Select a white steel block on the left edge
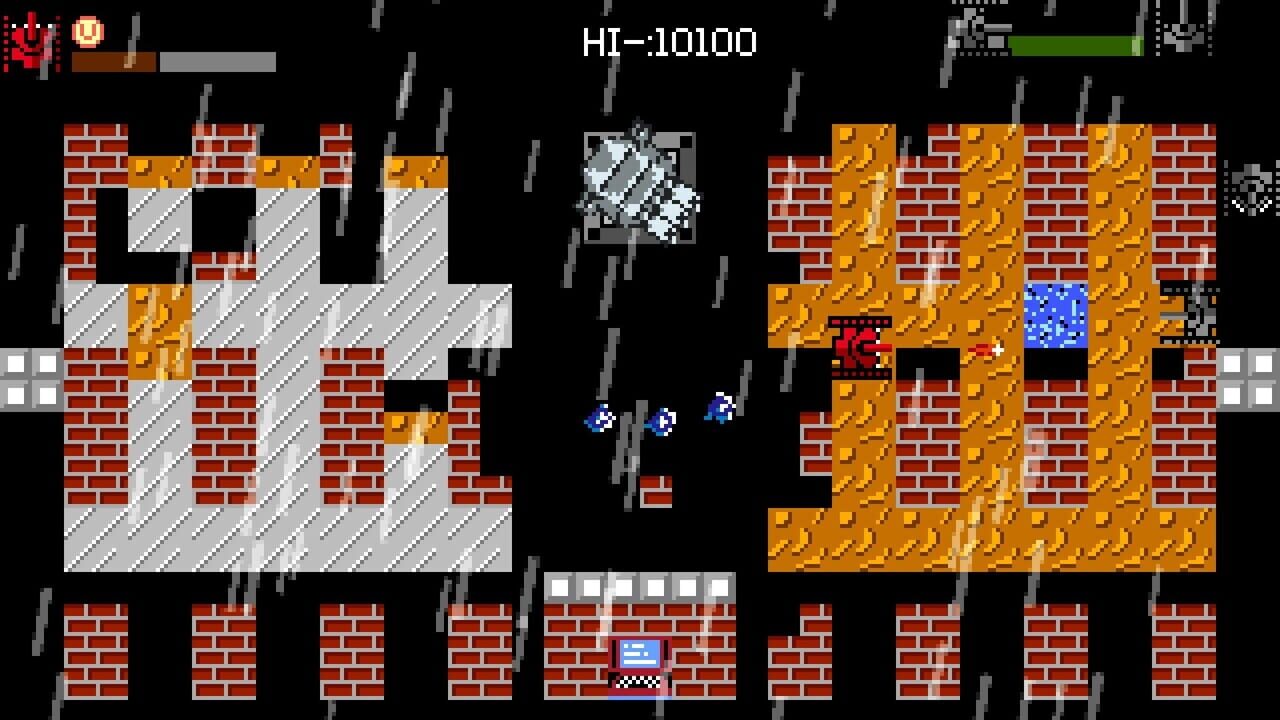Image resolution: width=1280 pixels, height=720 pixels. [x=15, y=365]
